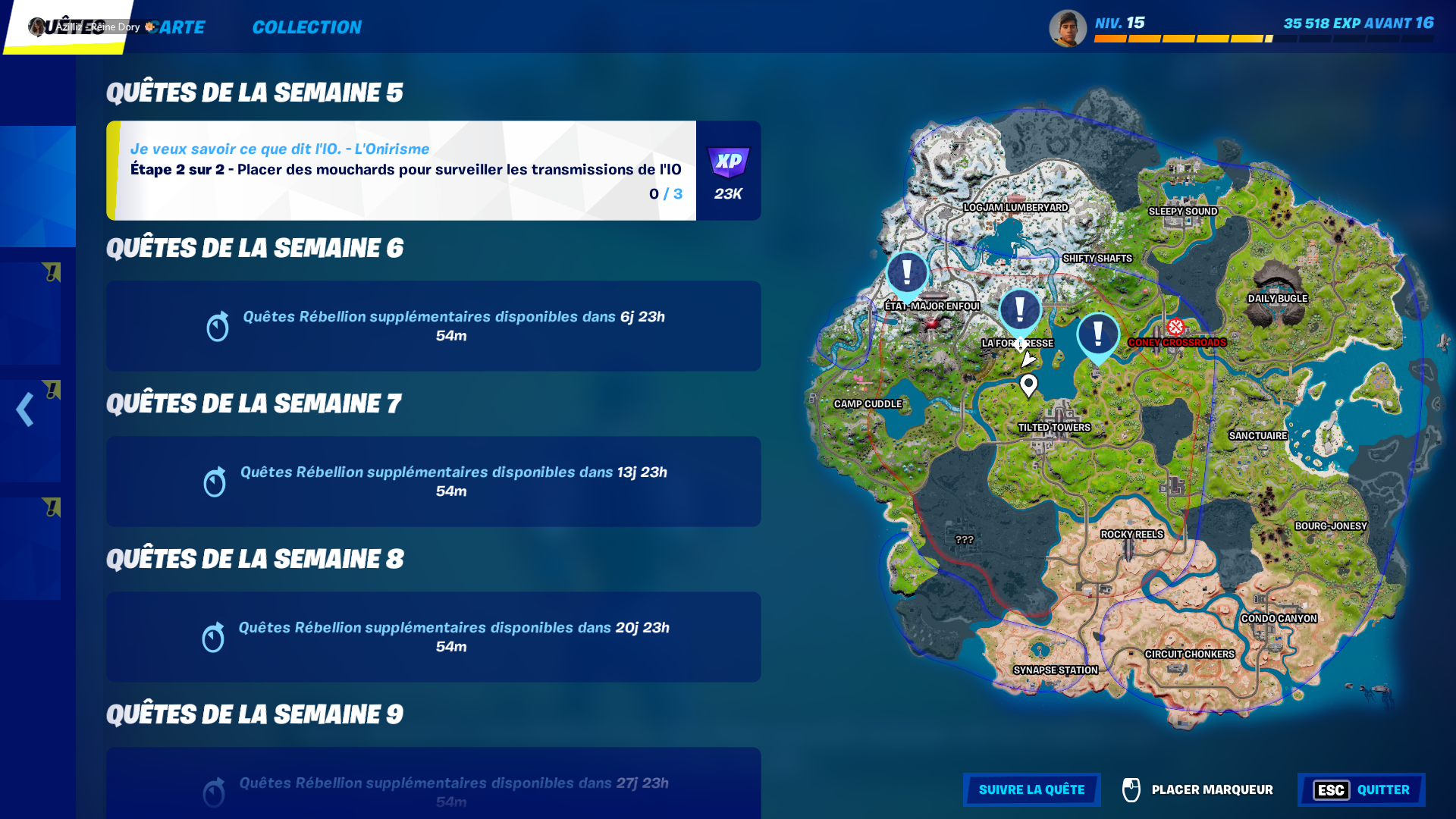Select the Week 6 quest panel with exclamation badge
This screenshot has height=819, width=1456.
pyautogui.click(x=38, y=311)
